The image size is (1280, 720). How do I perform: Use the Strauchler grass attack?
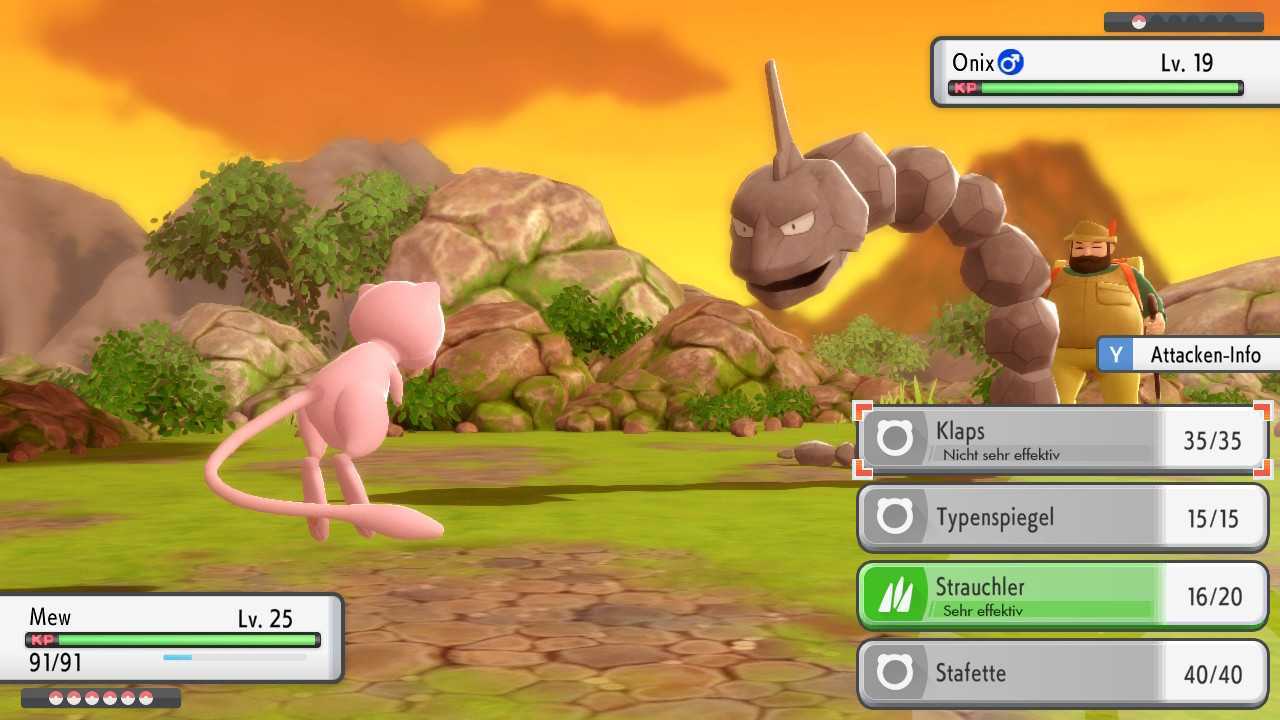click(1063, 596)
